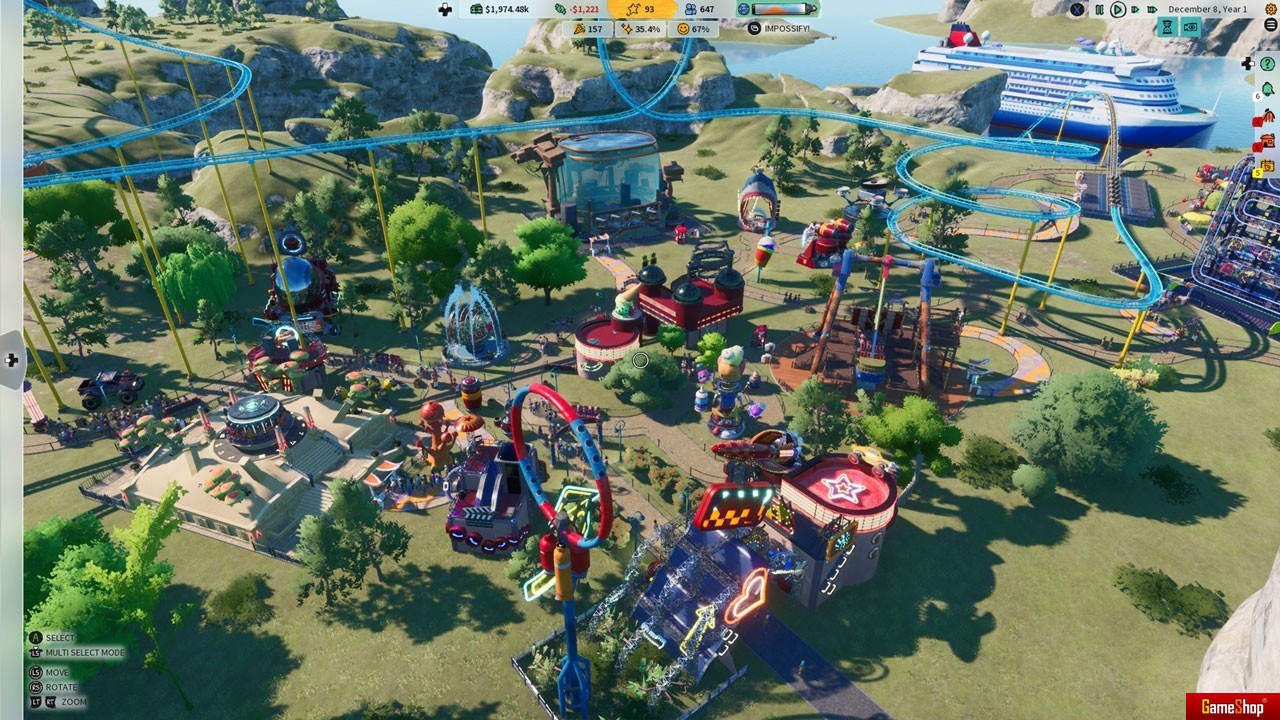This screenshot has height=720, width=1280.
Task: View park finances at $1,974.48k
Action: coord(501,9)
